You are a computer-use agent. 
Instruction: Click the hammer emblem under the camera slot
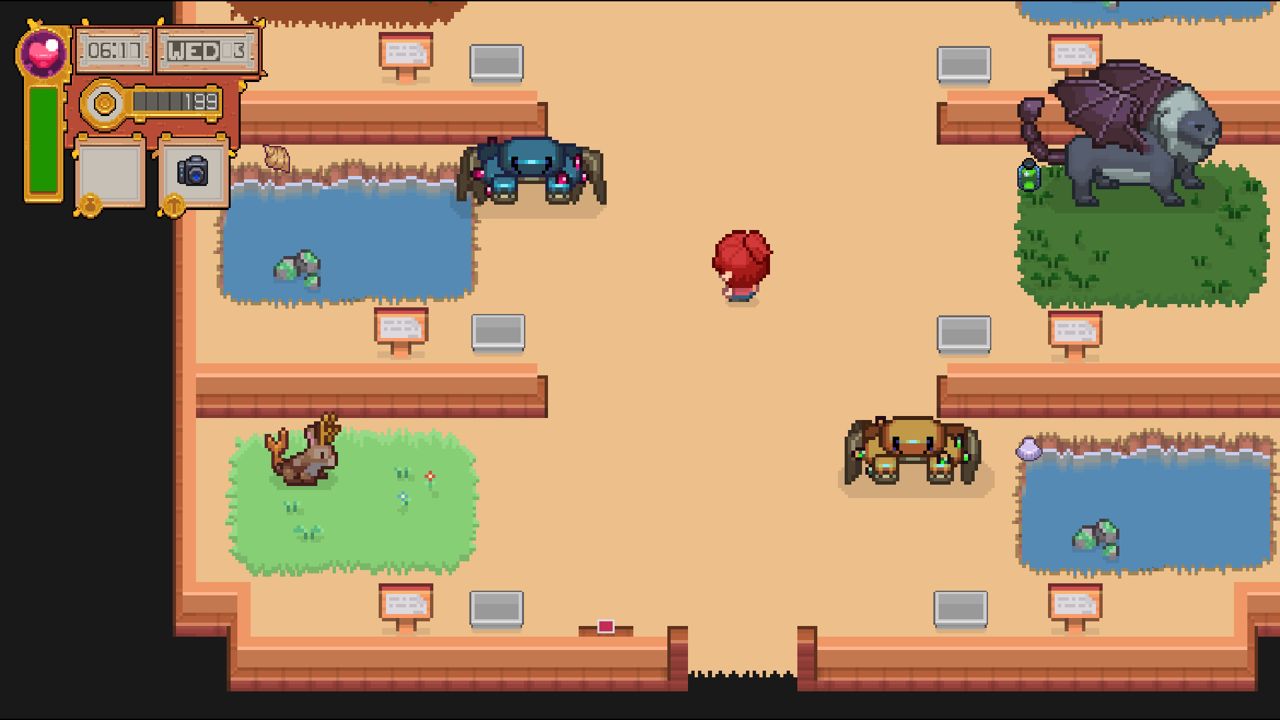tap(174, 205)
